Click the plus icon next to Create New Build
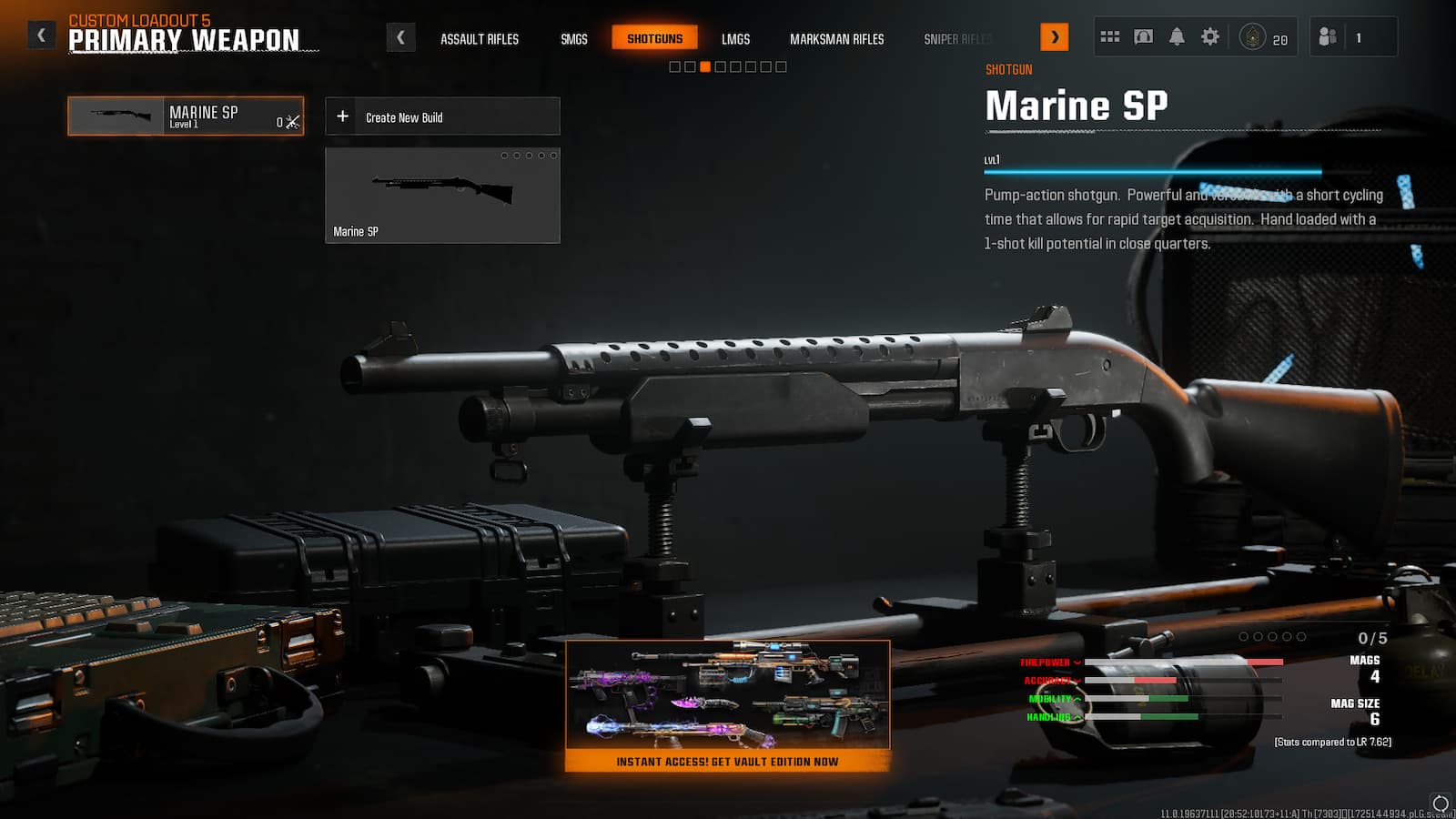This screenshot has height=819, width=1456. coord(343,116)
